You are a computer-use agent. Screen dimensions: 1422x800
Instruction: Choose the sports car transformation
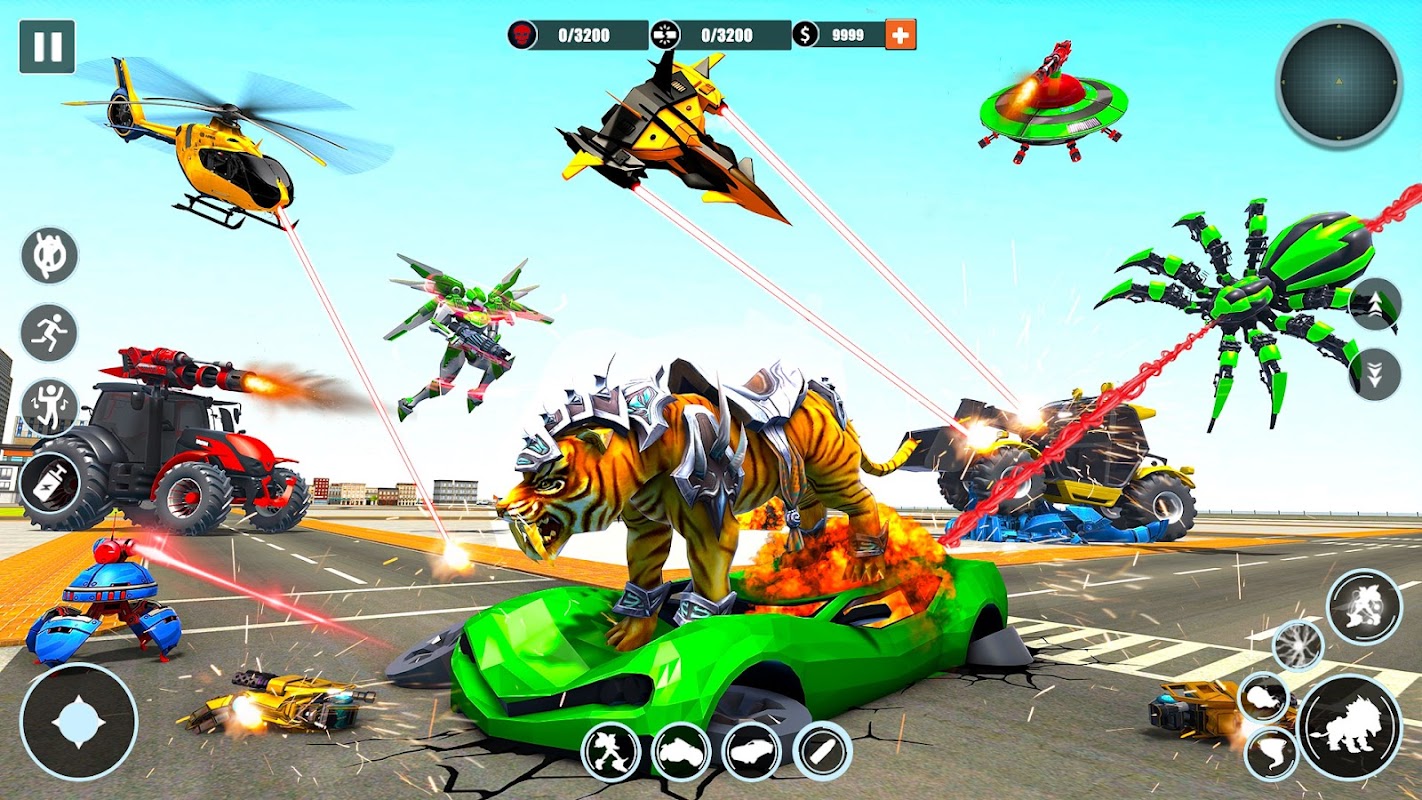[751, 751]
